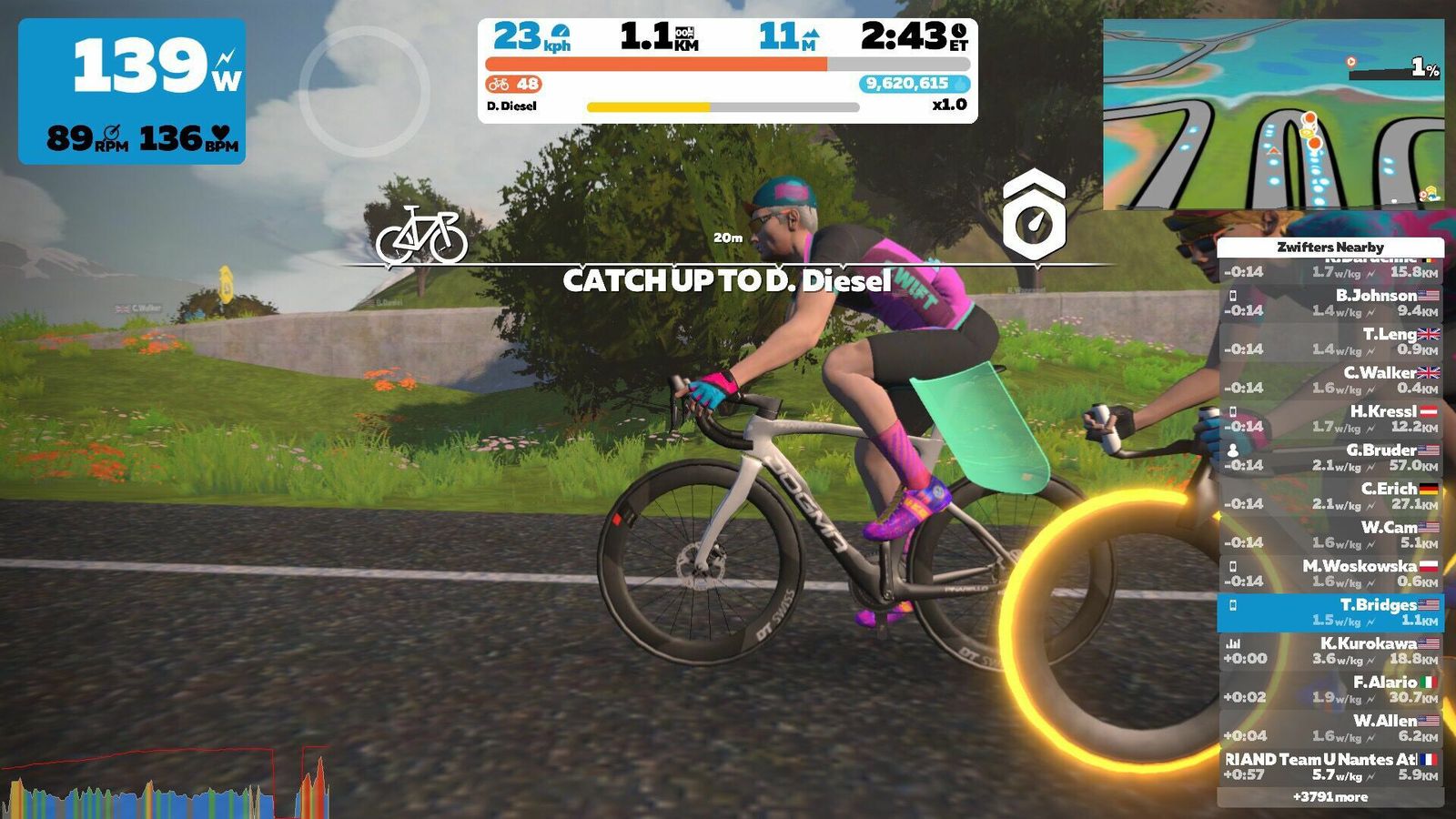1456x819 pixels.
Task: Show the +3791 more riders
Action: pos(1330,797)
